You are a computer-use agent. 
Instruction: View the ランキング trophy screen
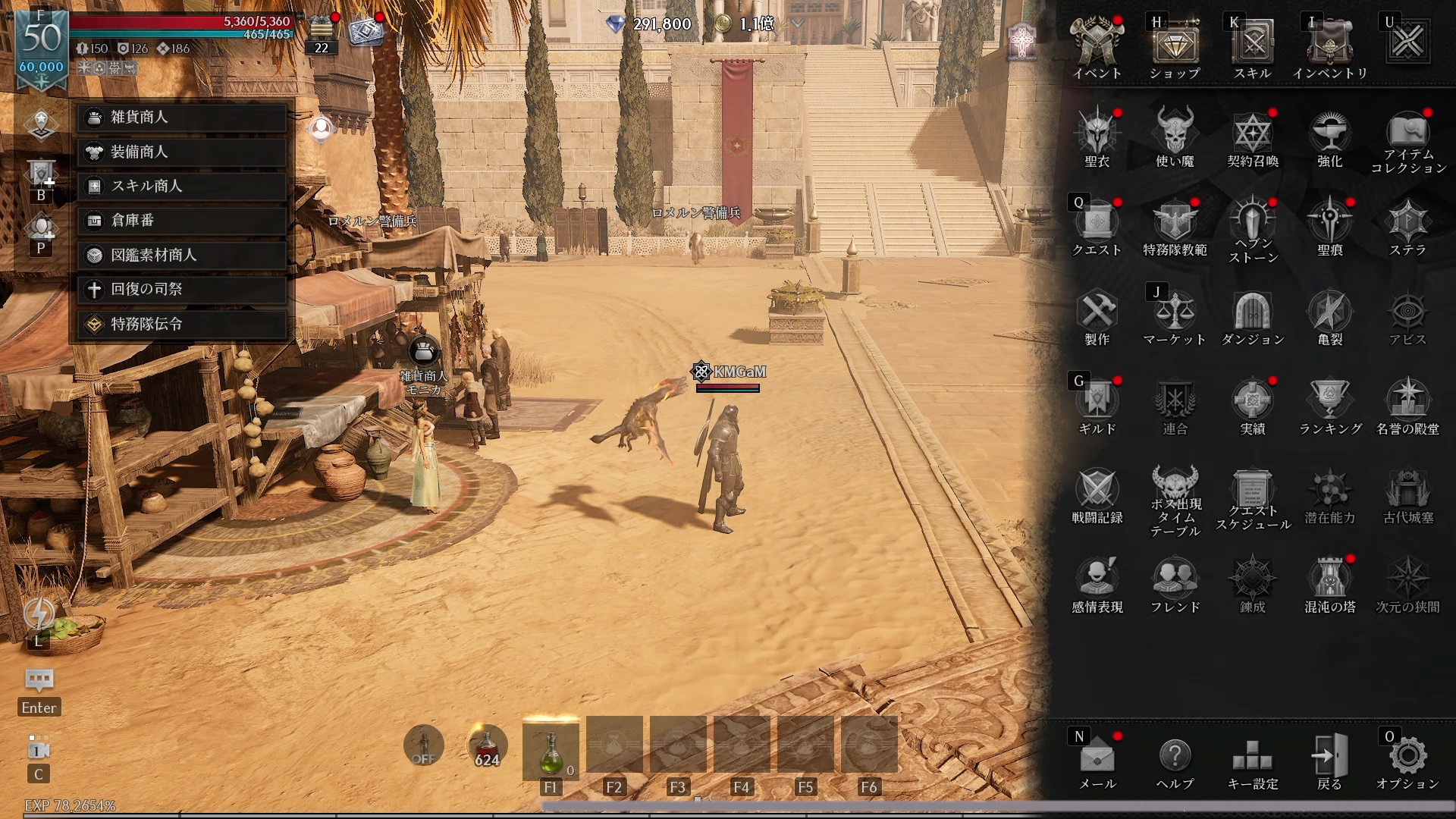[x=1329, y=404]
